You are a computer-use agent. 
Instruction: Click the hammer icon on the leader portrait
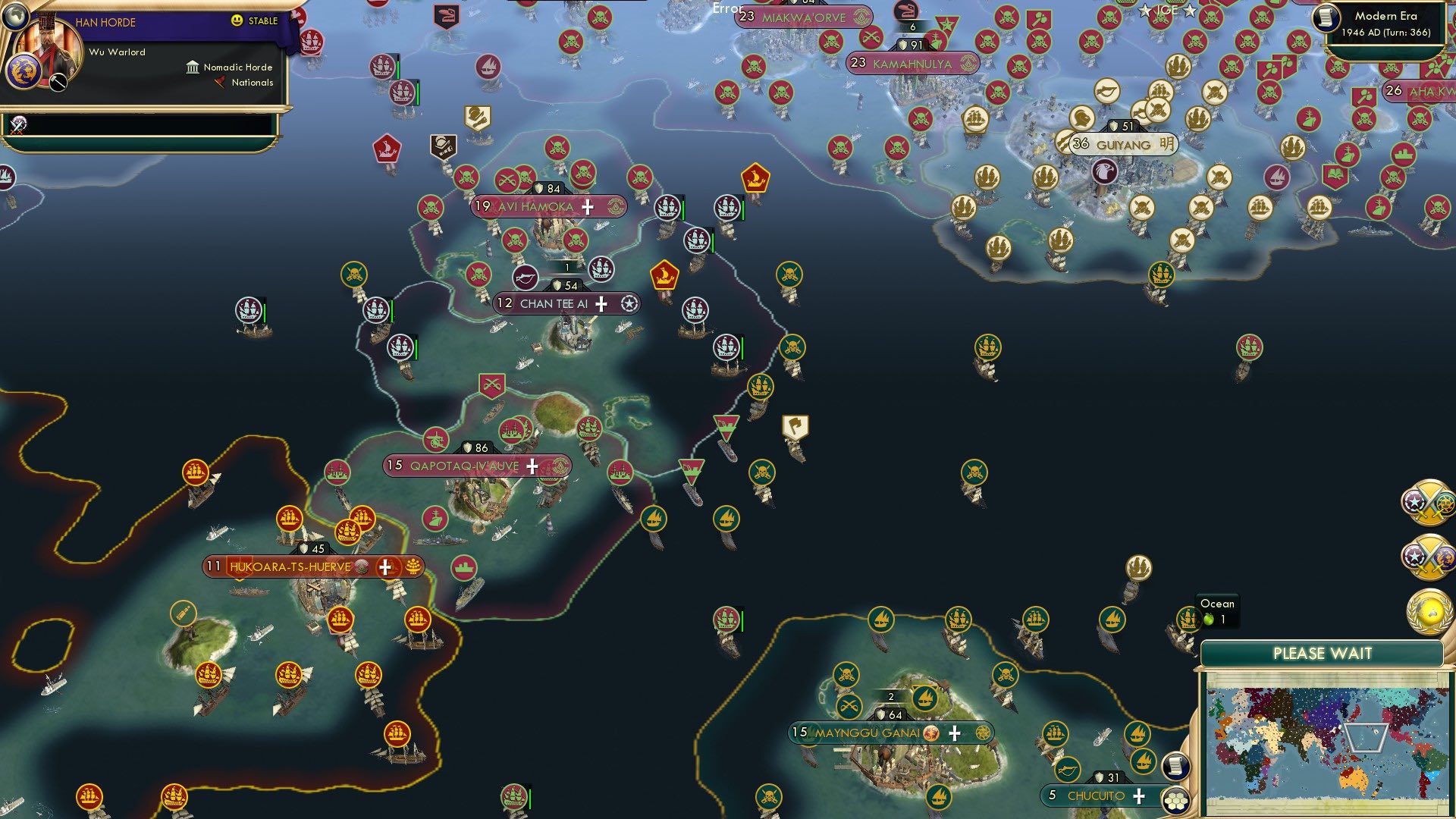coord(57,82)
